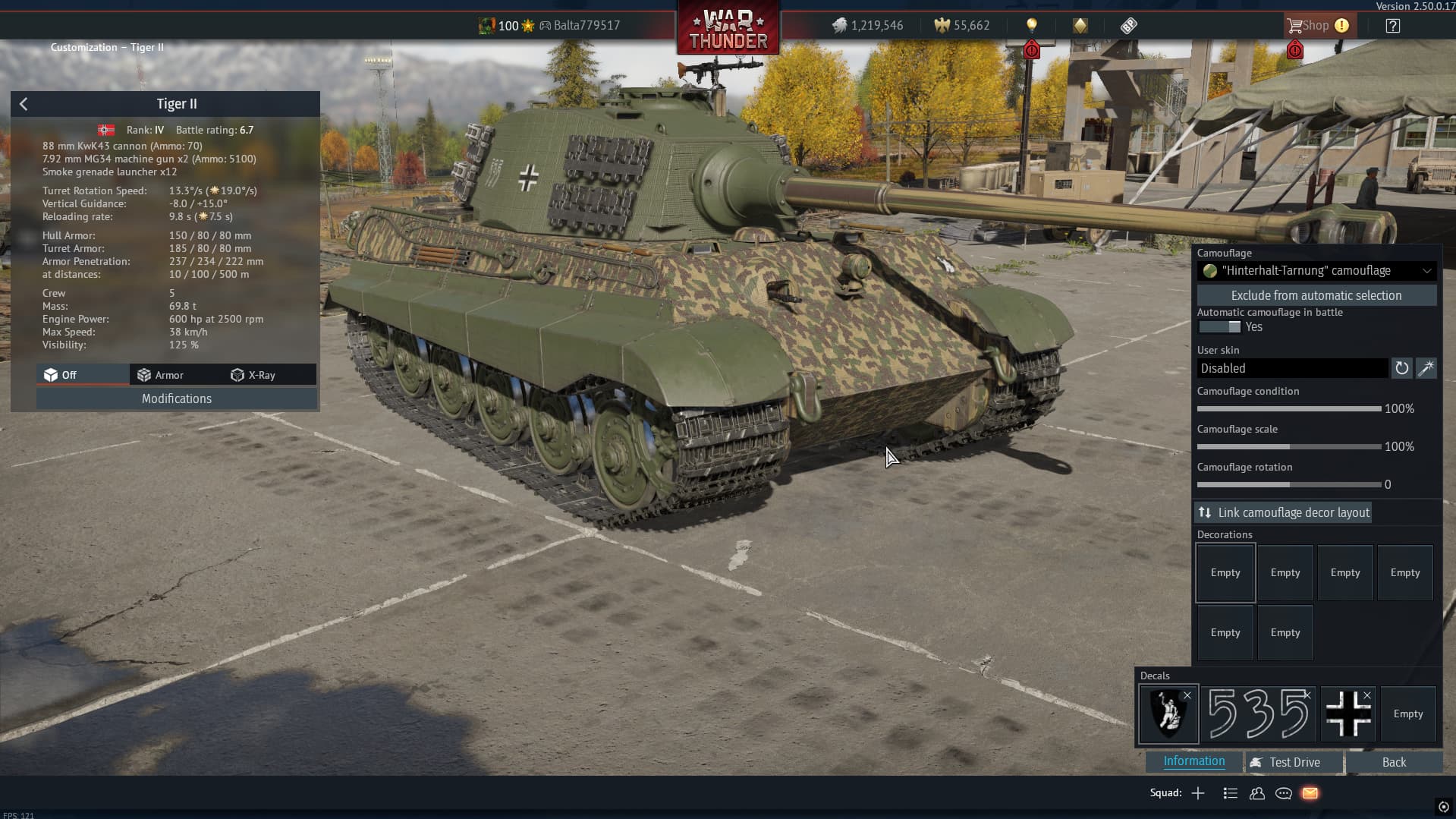This screenshot has height=819, width=1456.
Task: Select the 535 number decal slot
Action: click(1259, 713)
